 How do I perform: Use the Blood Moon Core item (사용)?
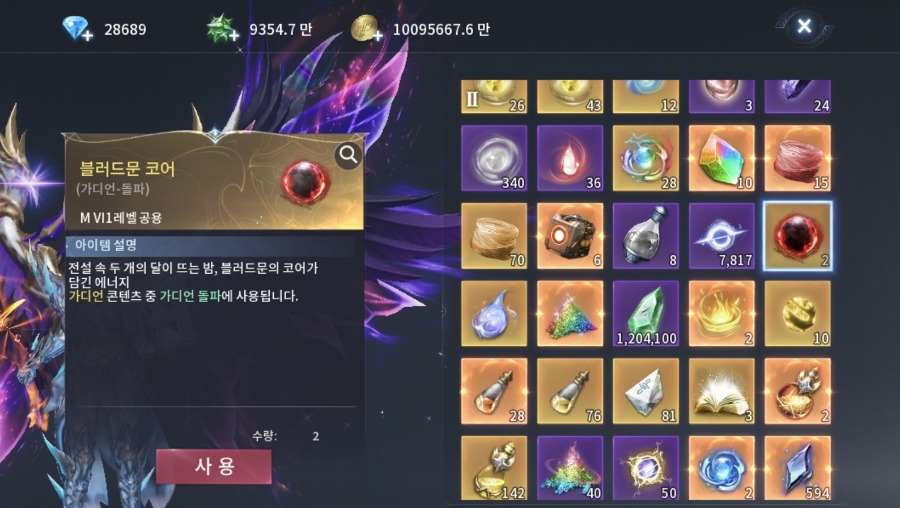[213, 466]
